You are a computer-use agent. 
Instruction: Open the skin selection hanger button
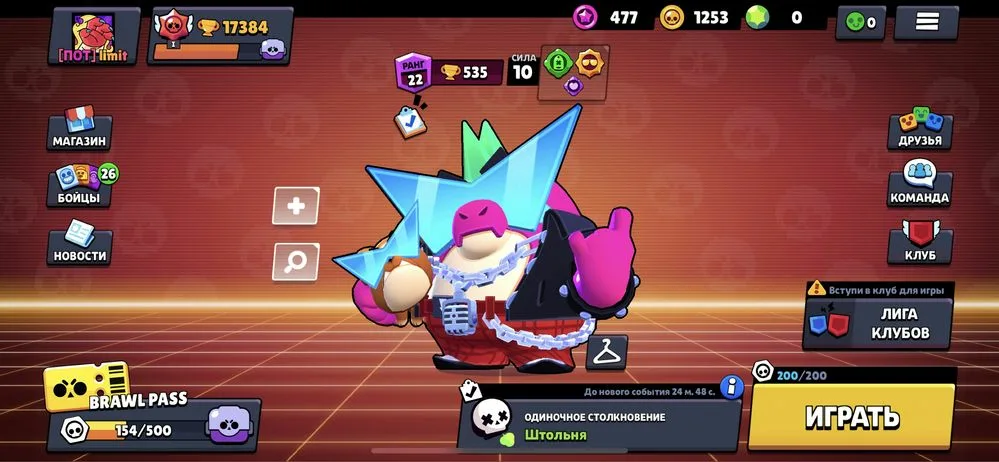[607, 352]
